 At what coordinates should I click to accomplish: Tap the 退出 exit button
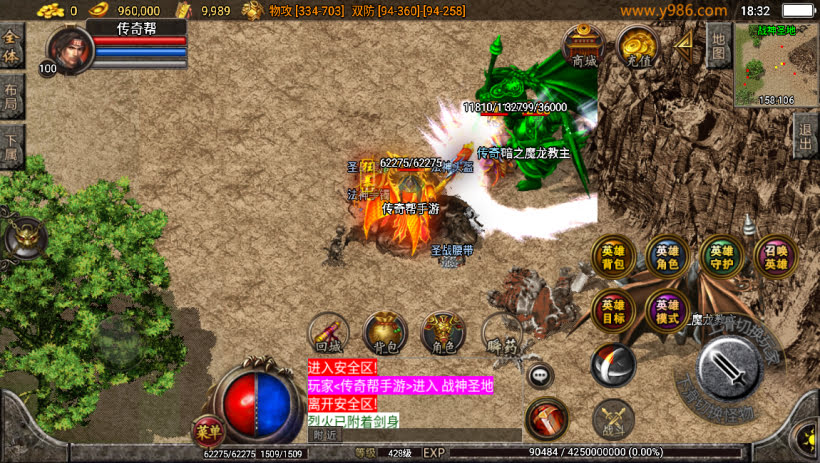(x=805, y=133)
